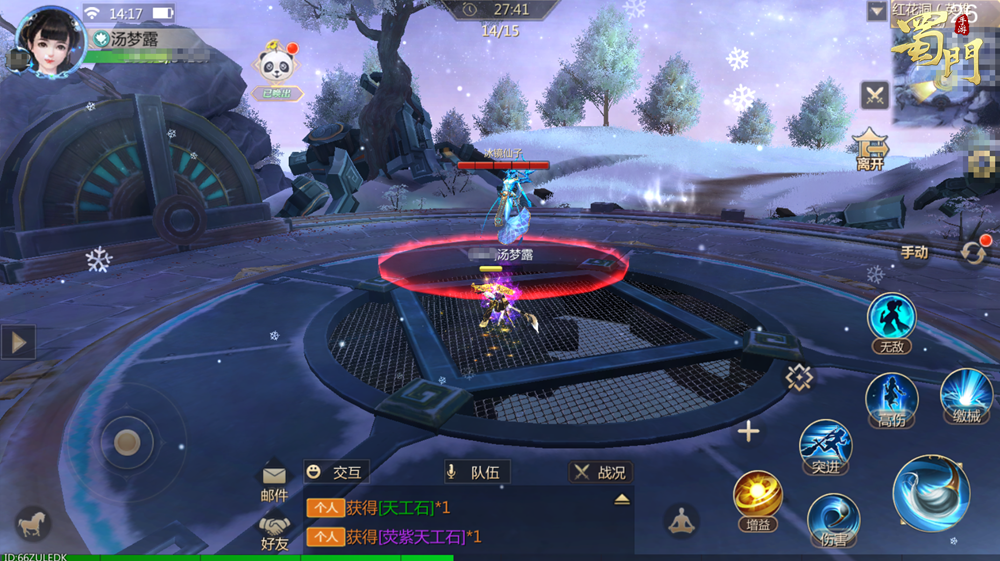Open the 战况 battle status panel
Image resolution: width=1000 pixels, height=561 pixels.
tap(600, 472)
